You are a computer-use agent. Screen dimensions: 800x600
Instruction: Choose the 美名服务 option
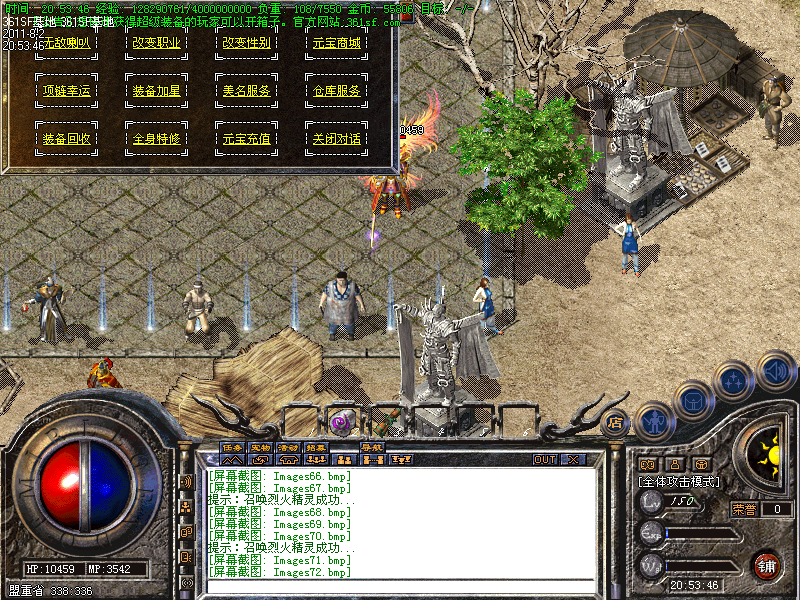246,91
